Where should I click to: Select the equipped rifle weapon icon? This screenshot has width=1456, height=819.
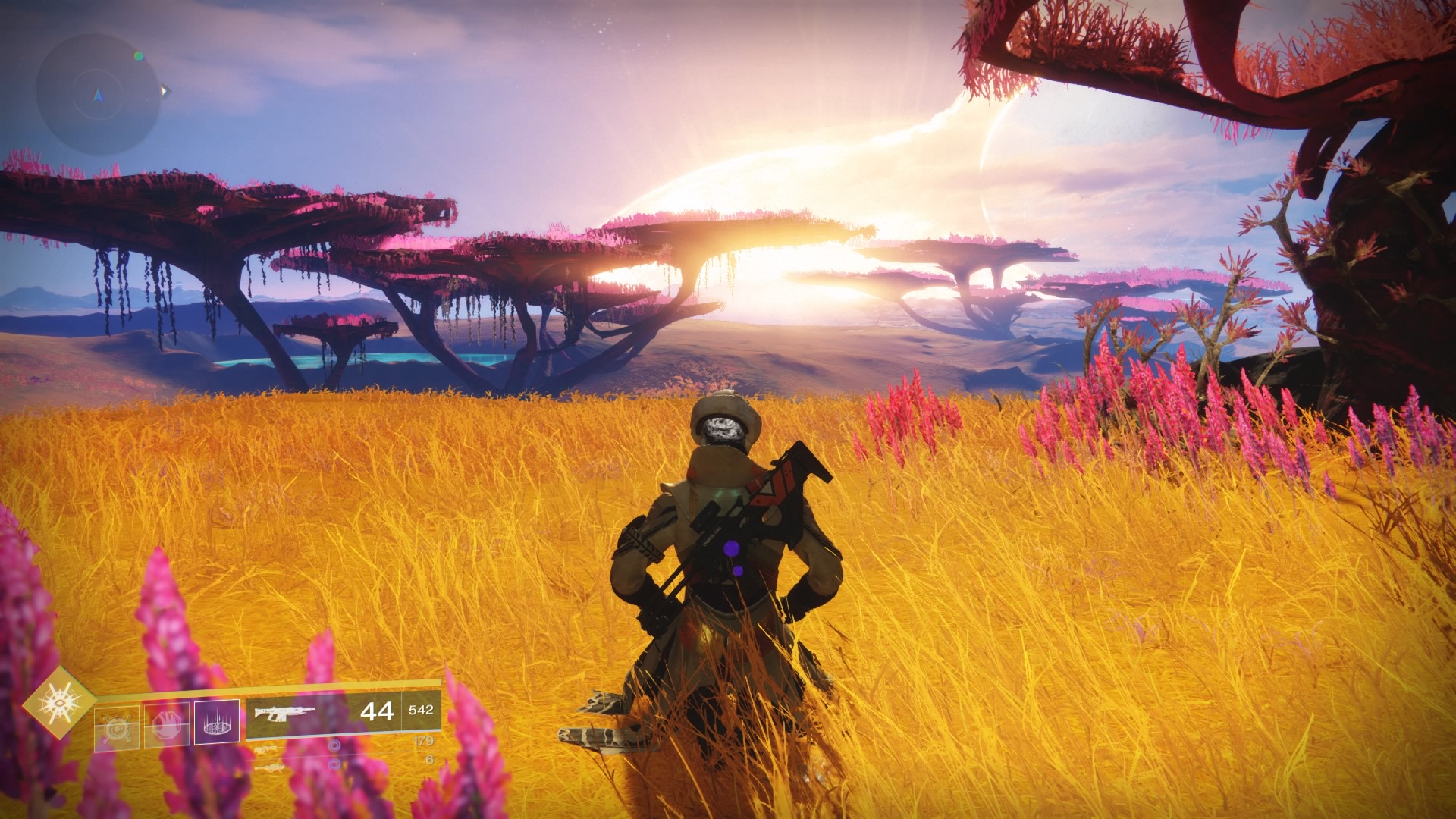tap(284, 713)
